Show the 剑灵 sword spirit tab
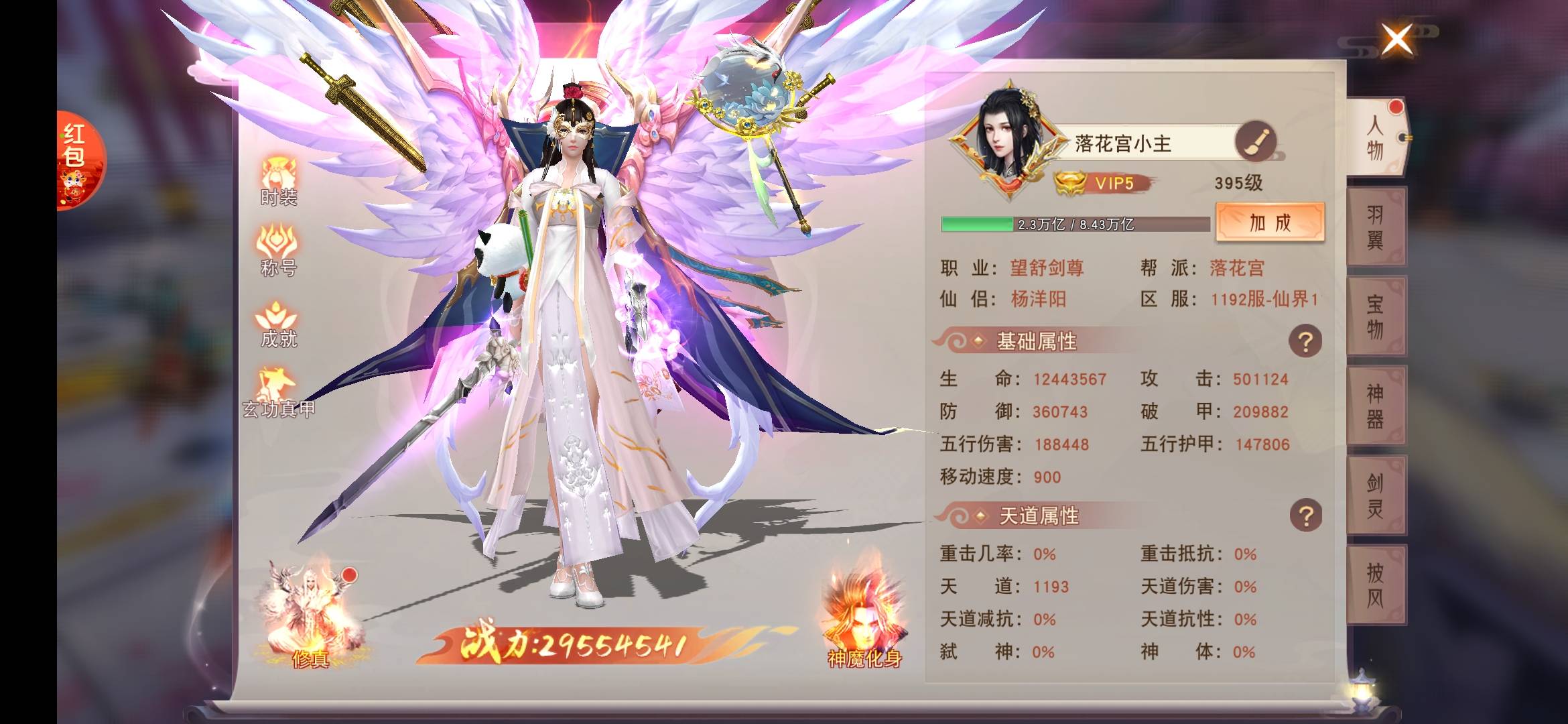The image size is (1568, 724). coord(1375,496)
